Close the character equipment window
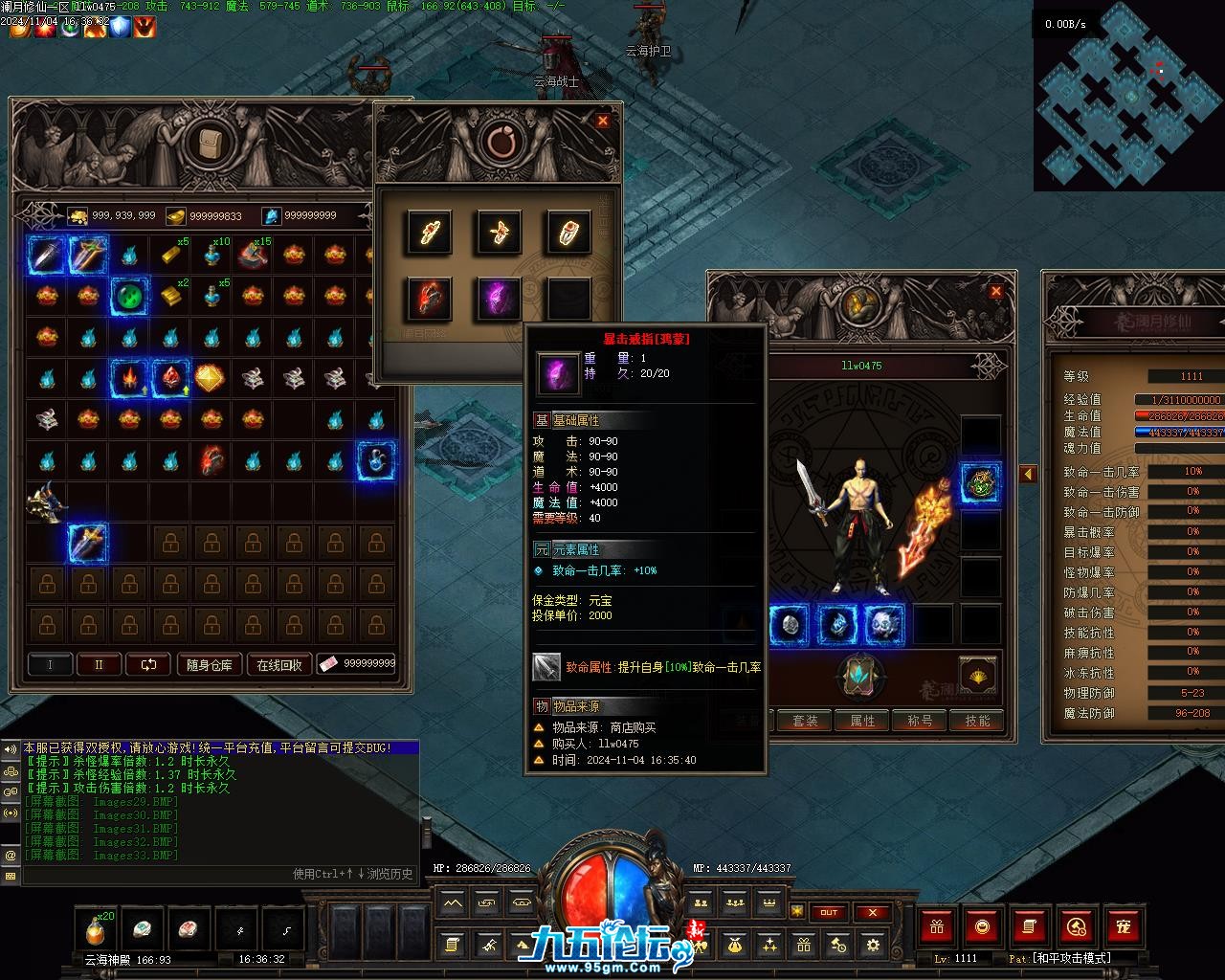This screenshot has width=1225, height=980. (996, 291)
